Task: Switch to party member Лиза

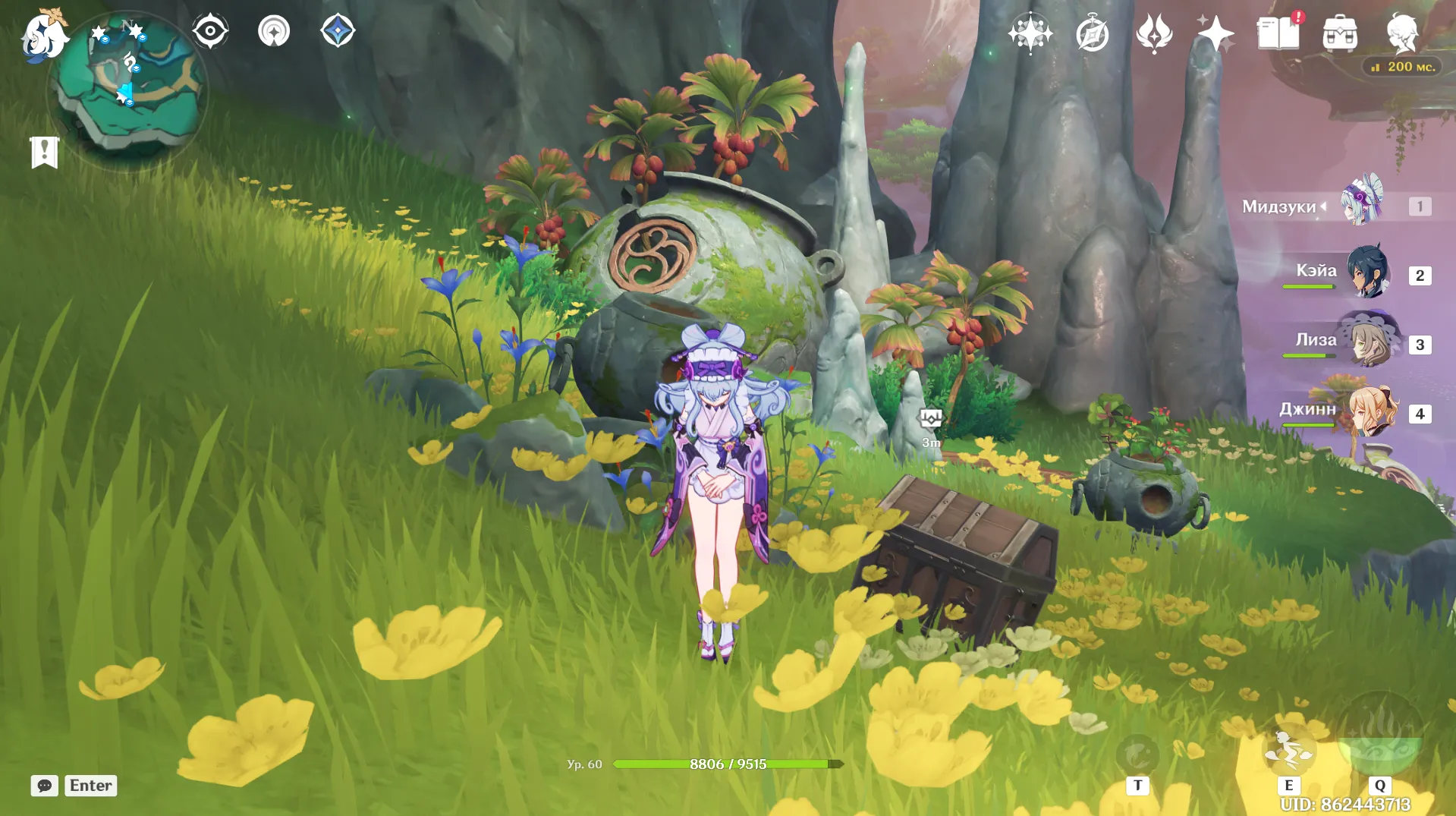Action: point(1368,342)
